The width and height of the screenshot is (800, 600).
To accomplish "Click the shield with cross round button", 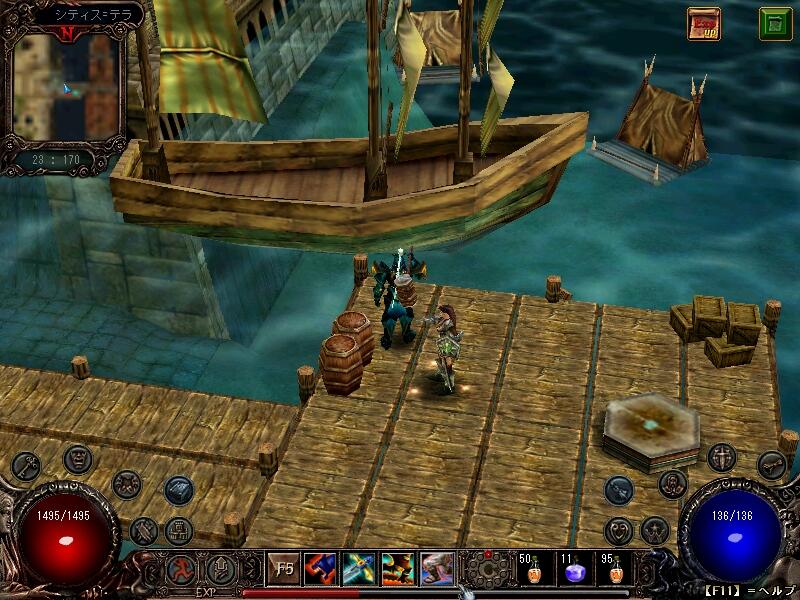I will [x=721, y=458].
